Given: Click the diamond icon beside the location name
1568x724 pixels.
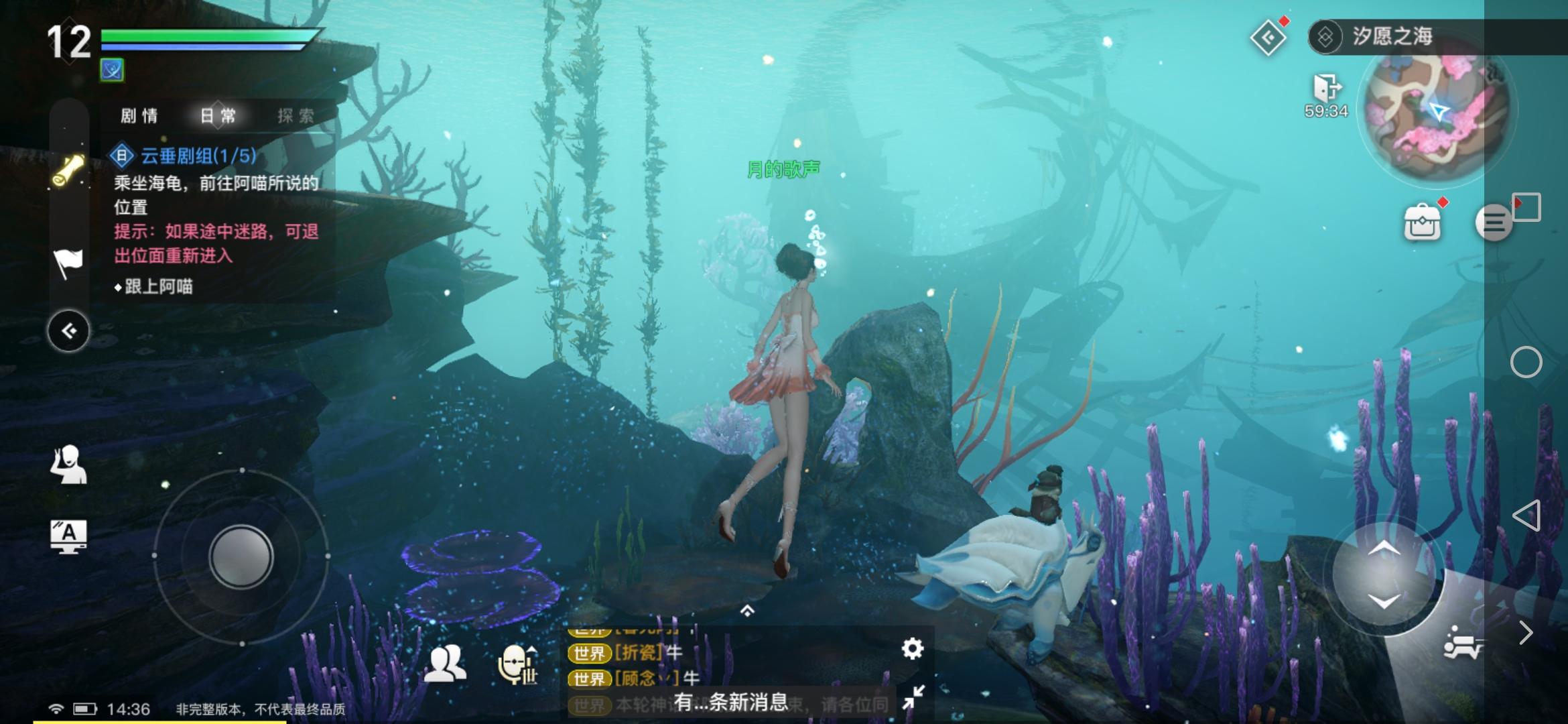Looking at the screenshot, I should pos(1268,38).
